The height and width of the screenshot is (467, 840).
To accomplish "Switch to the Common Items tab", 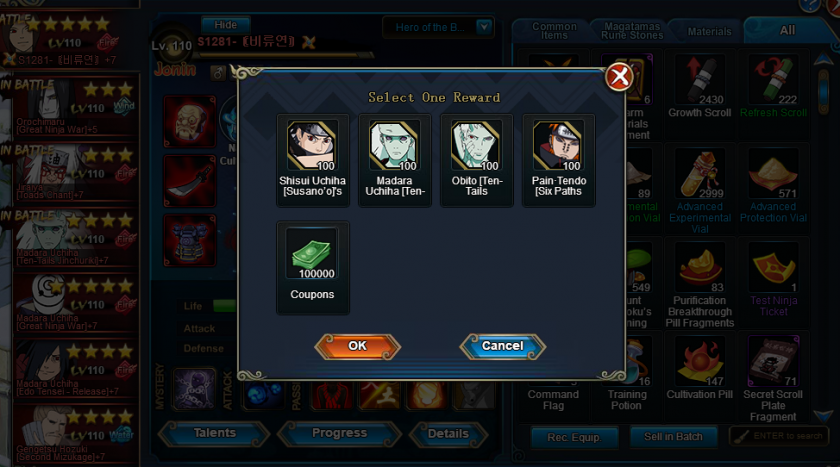I will [x=553, y=31].
